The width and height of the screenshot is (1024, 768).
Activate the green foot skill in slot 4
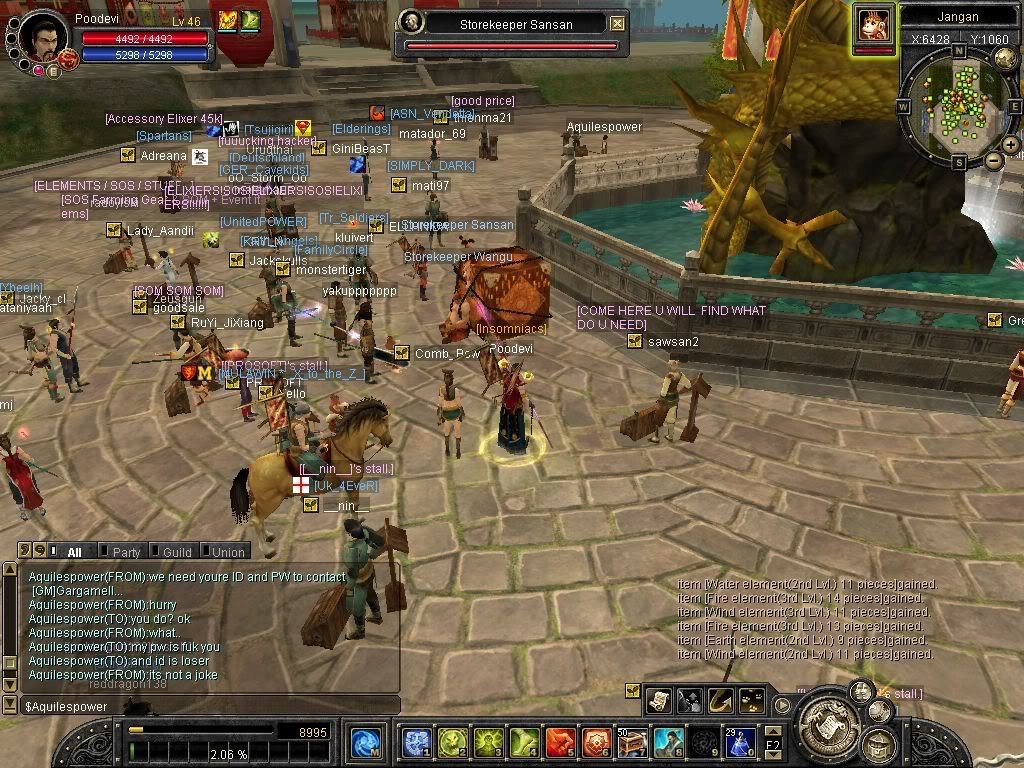(x=525, y=742)
